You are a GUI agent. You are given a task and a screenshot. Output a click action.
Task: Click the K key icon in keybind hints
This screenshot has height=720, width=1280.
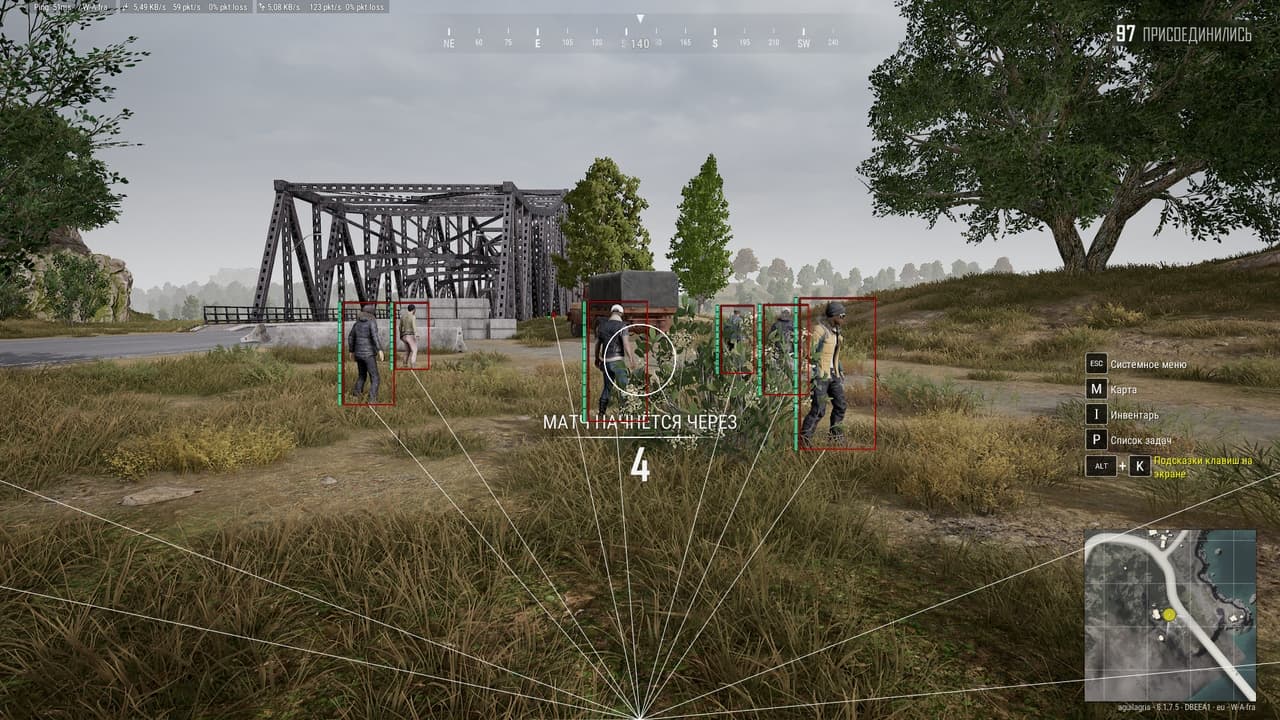click(x=1139, y=465)
